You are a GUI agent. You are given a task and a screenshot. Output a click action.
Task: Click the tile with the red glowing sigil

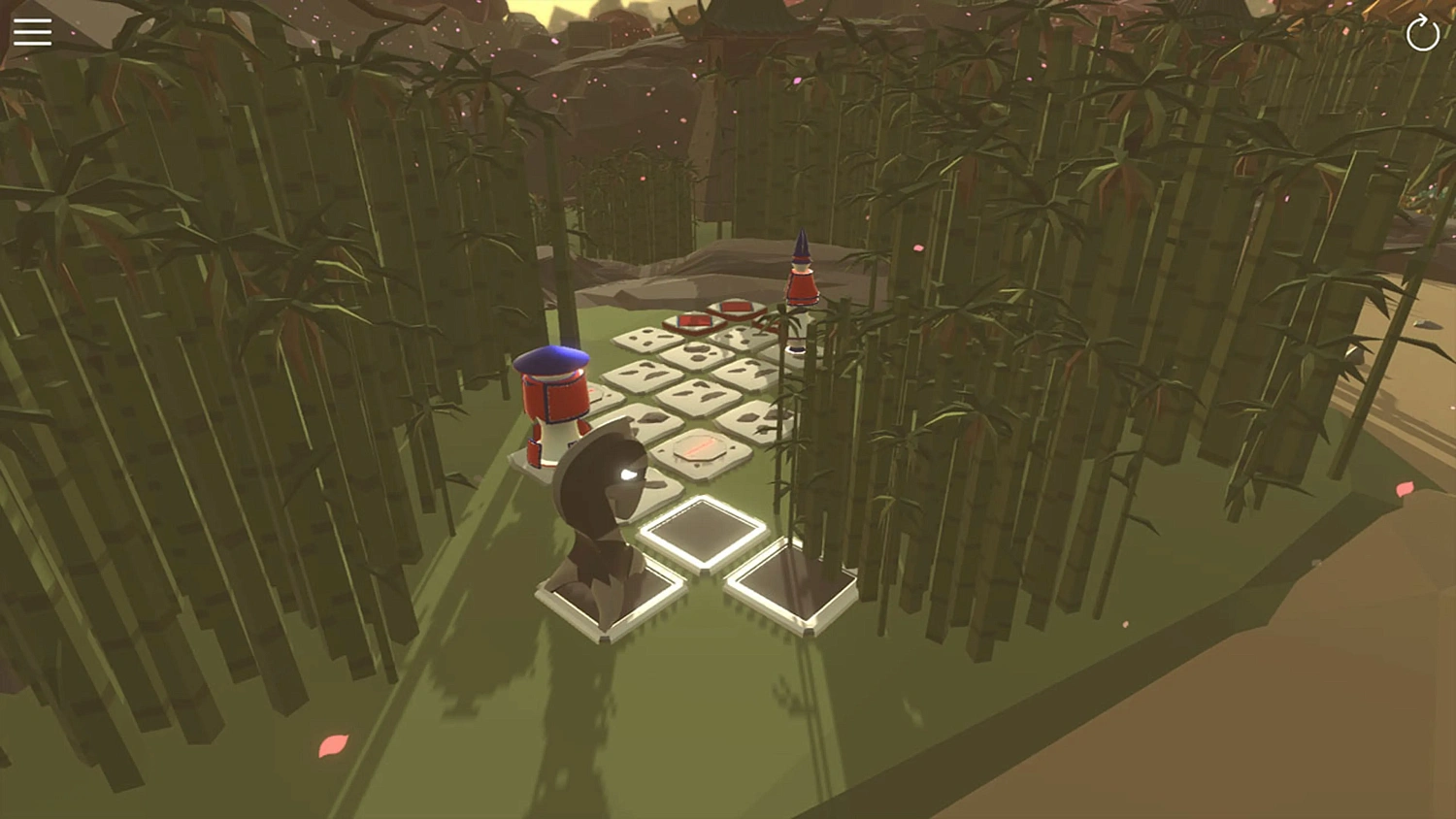coord(701,446)
